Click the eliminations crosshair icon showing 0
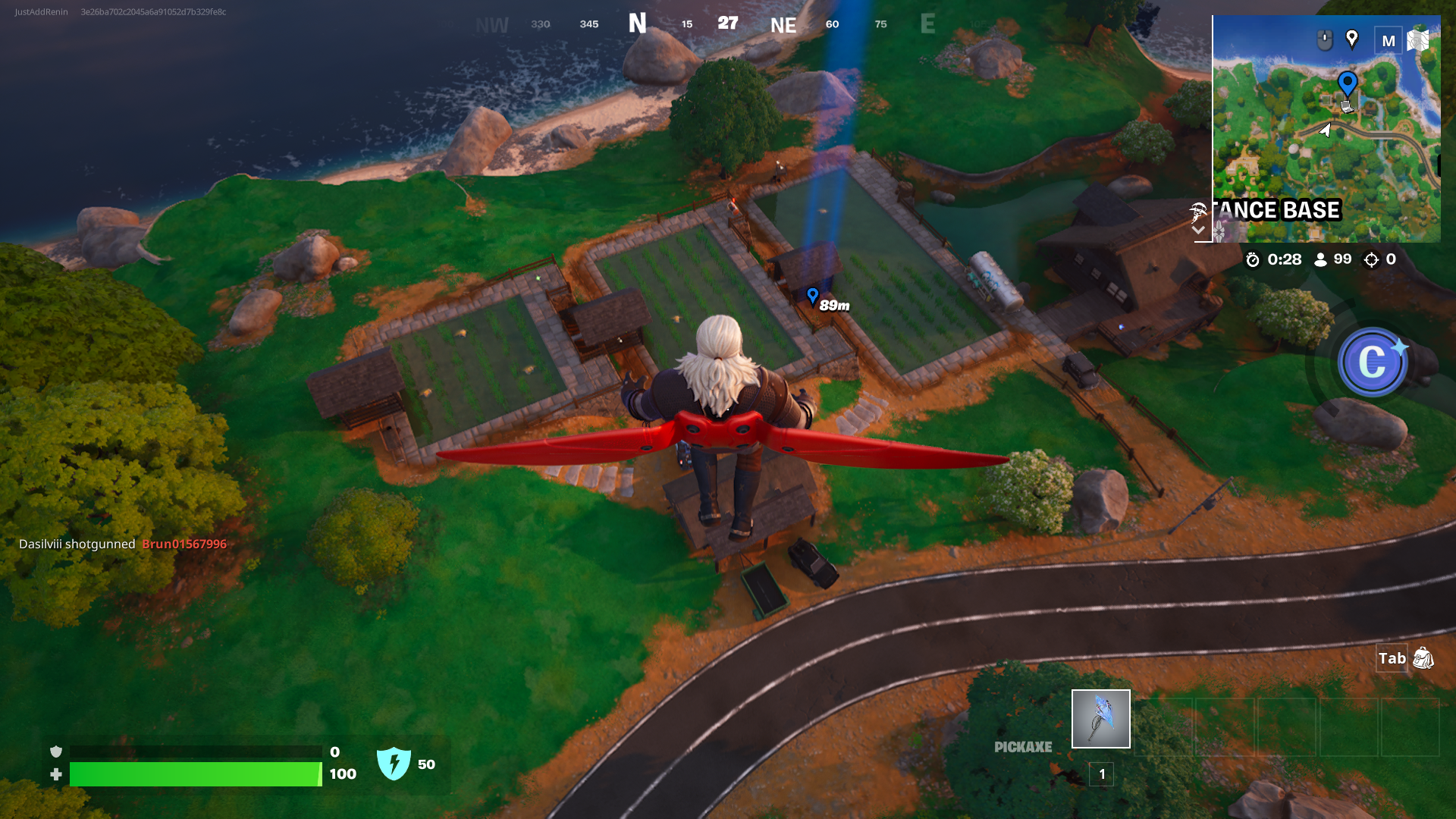Viewport: 1456px width, 819px height. 1371,259
